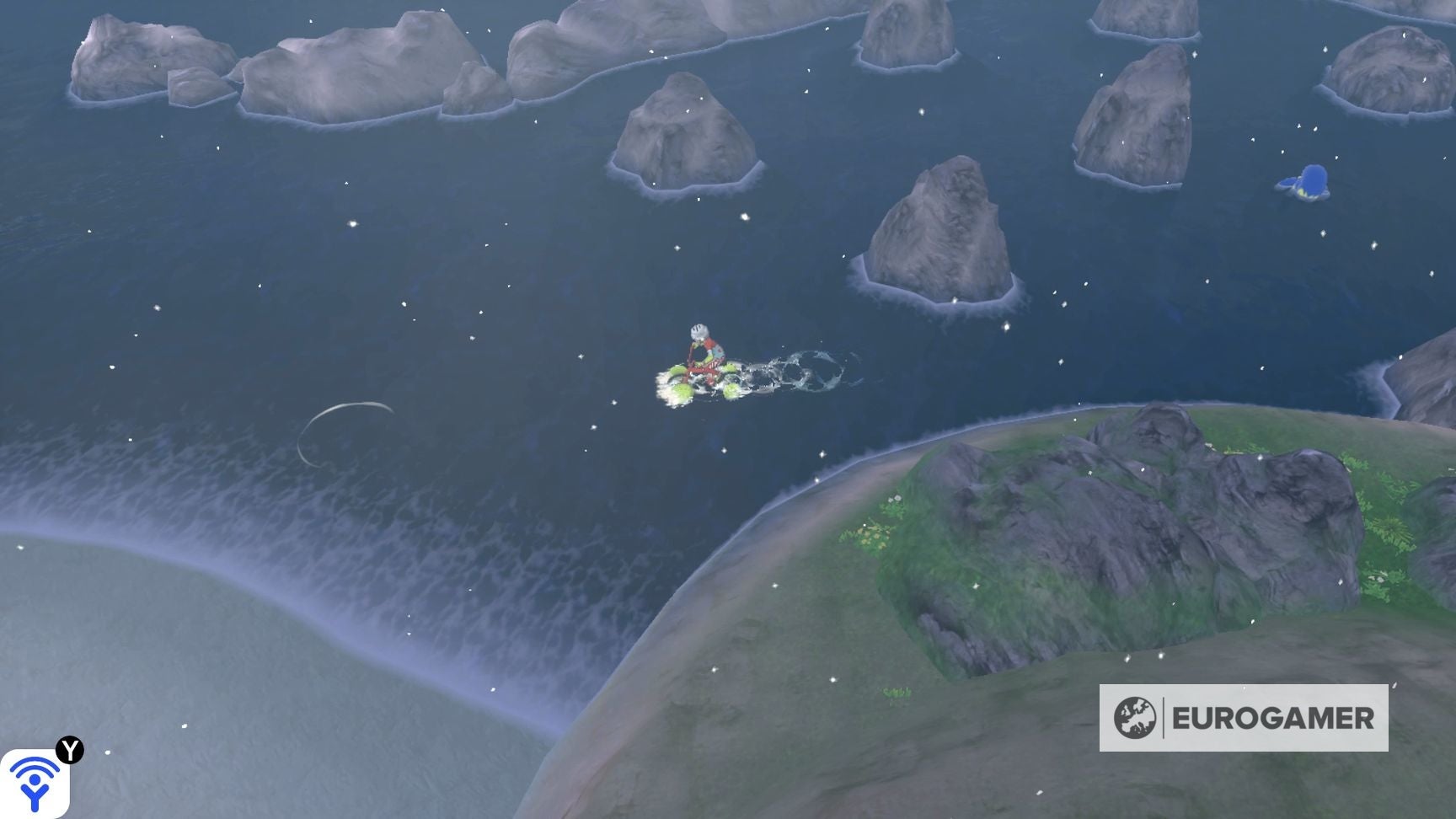Image resolution: width=1456 pixels, height=819 pixels.
Task: Click the white rounded badge in bottom left corner
Action: pos(35,784)
